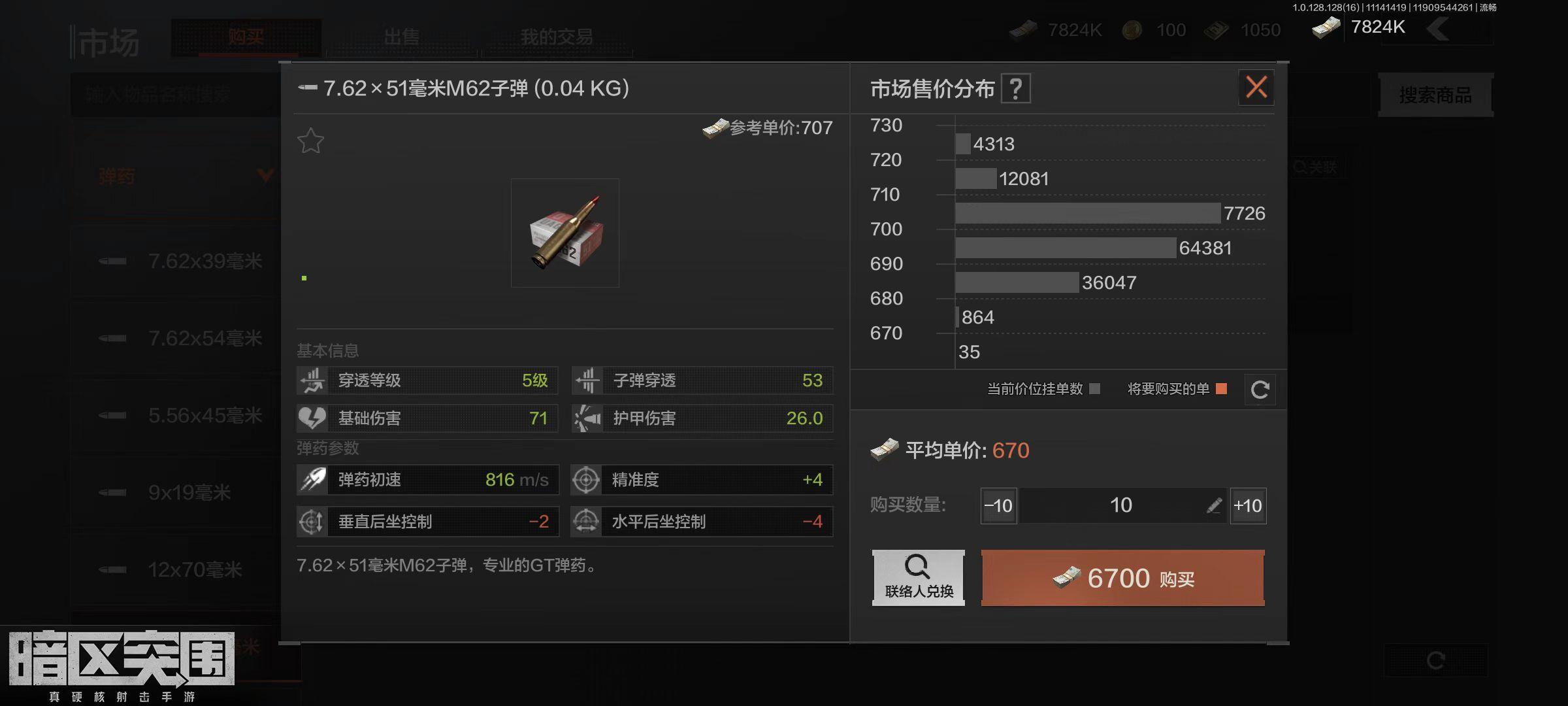Select the 7.62x39毫米 ammo category

click(x=204, y=261)
